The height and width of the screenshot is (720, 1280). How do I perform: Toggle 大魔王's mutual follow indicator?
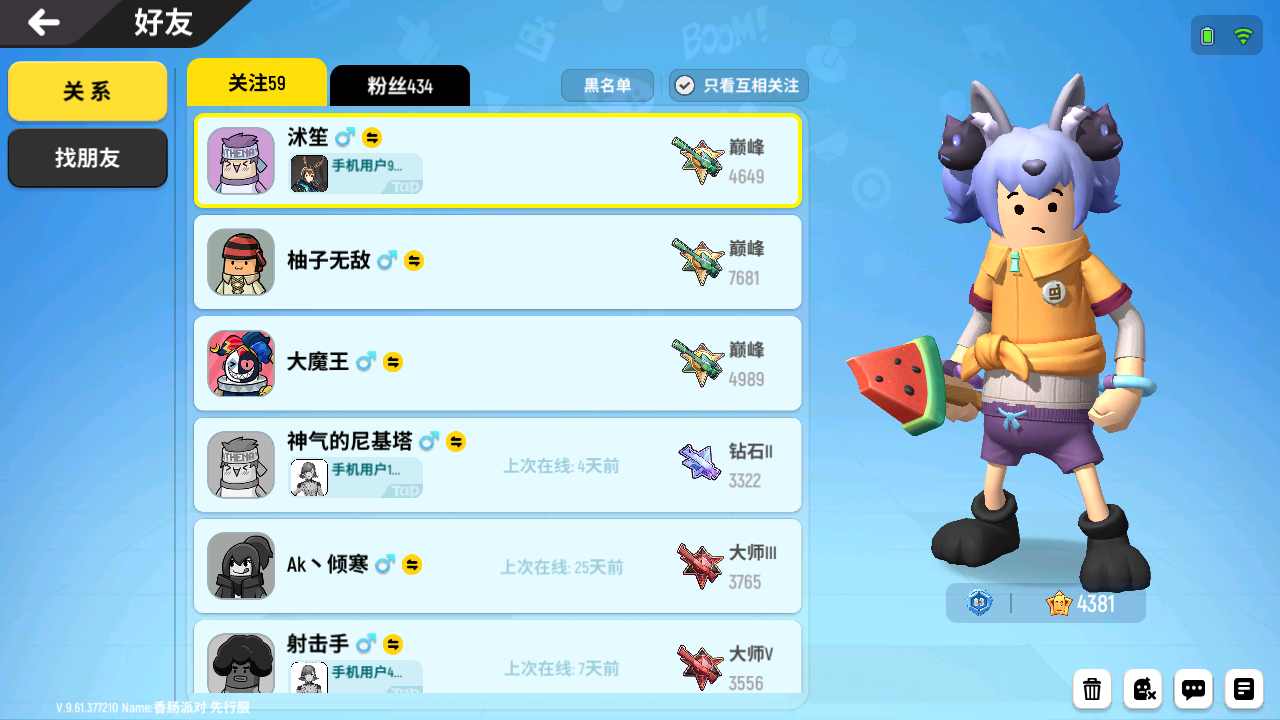pos(393,362)
